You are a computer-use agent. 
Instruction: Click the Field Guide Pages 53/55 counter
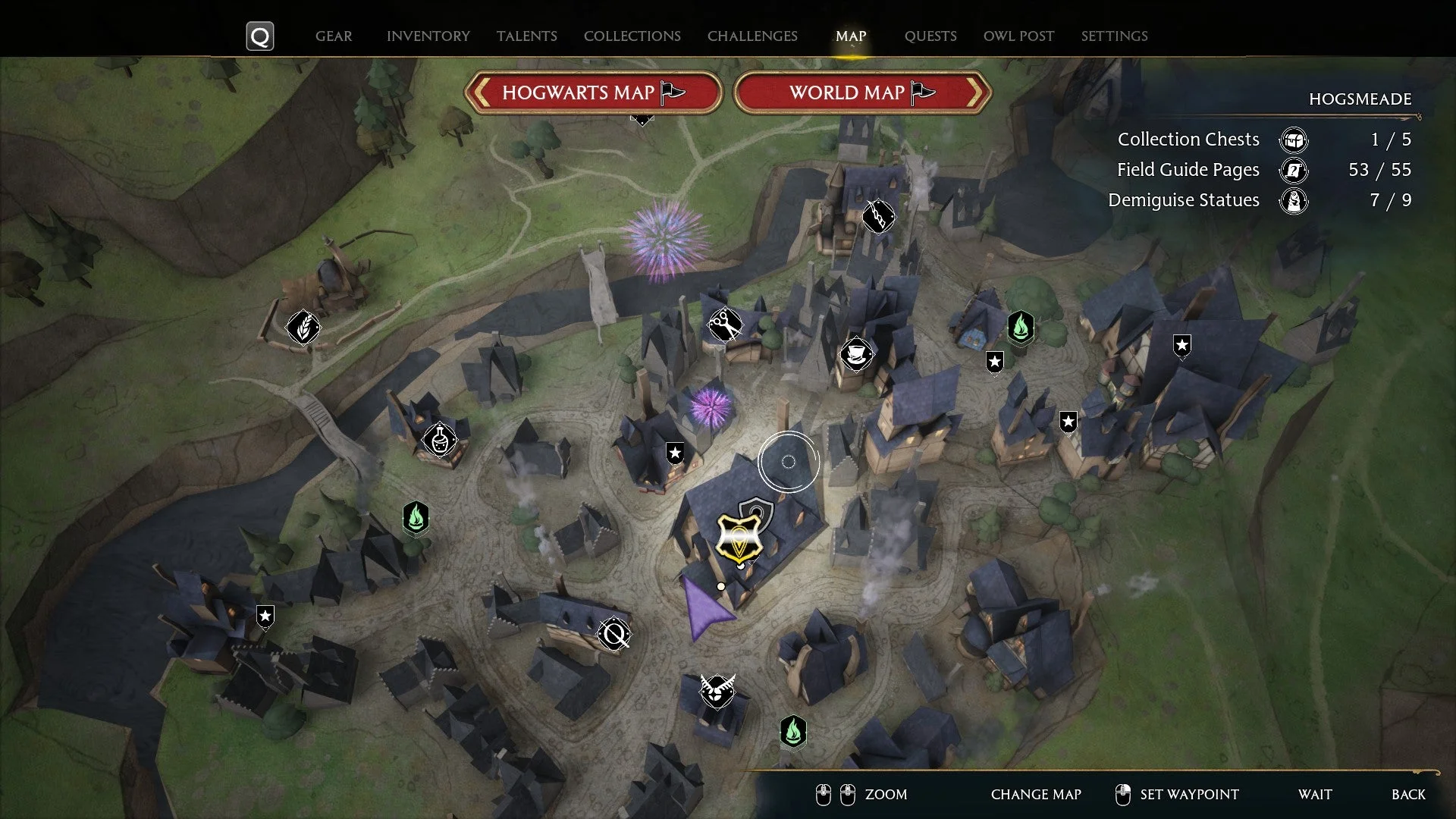[1263, 170]
